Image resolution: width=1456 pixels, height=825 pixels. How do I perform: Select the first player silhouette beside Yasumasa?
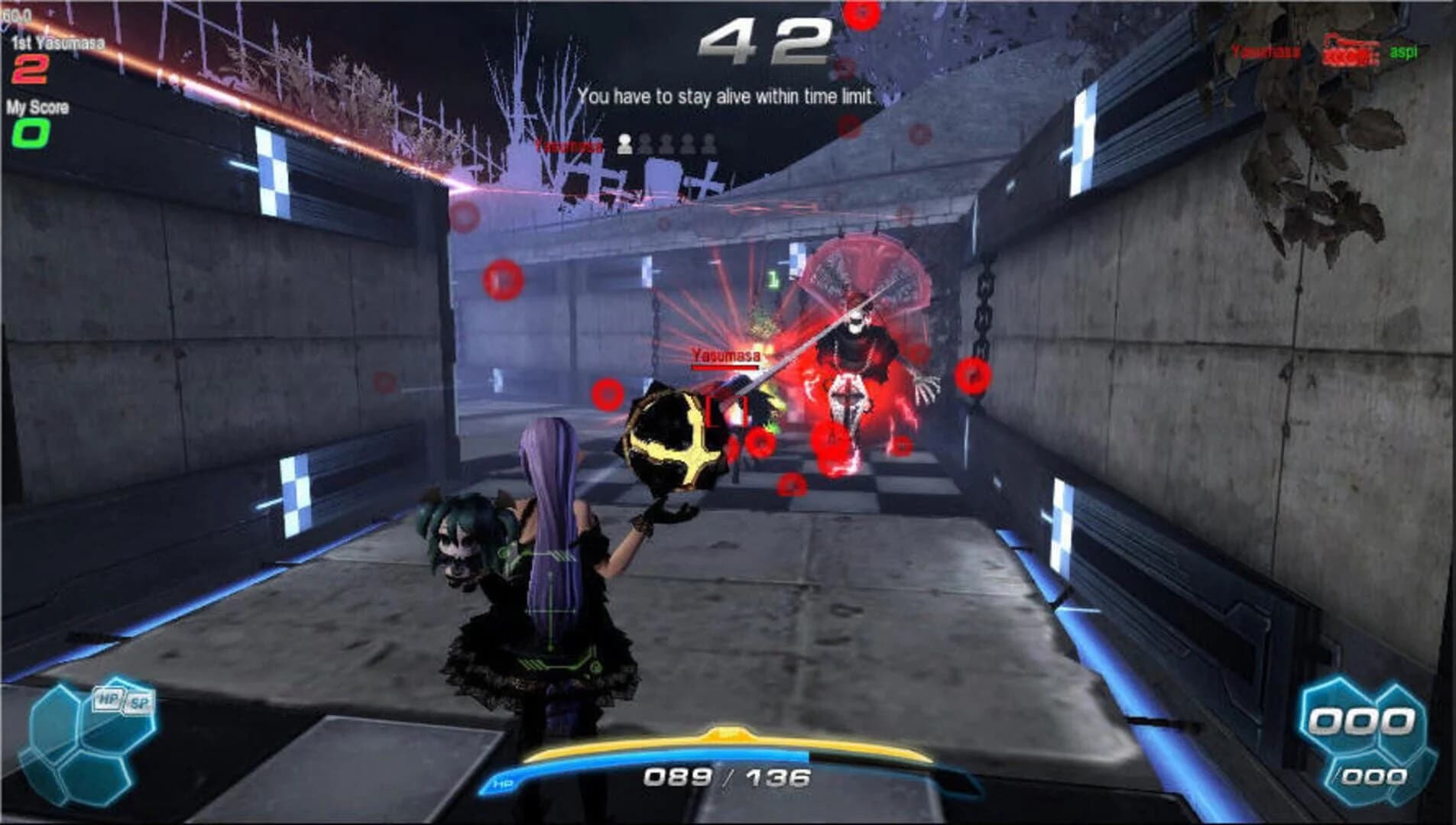[625, 144]
